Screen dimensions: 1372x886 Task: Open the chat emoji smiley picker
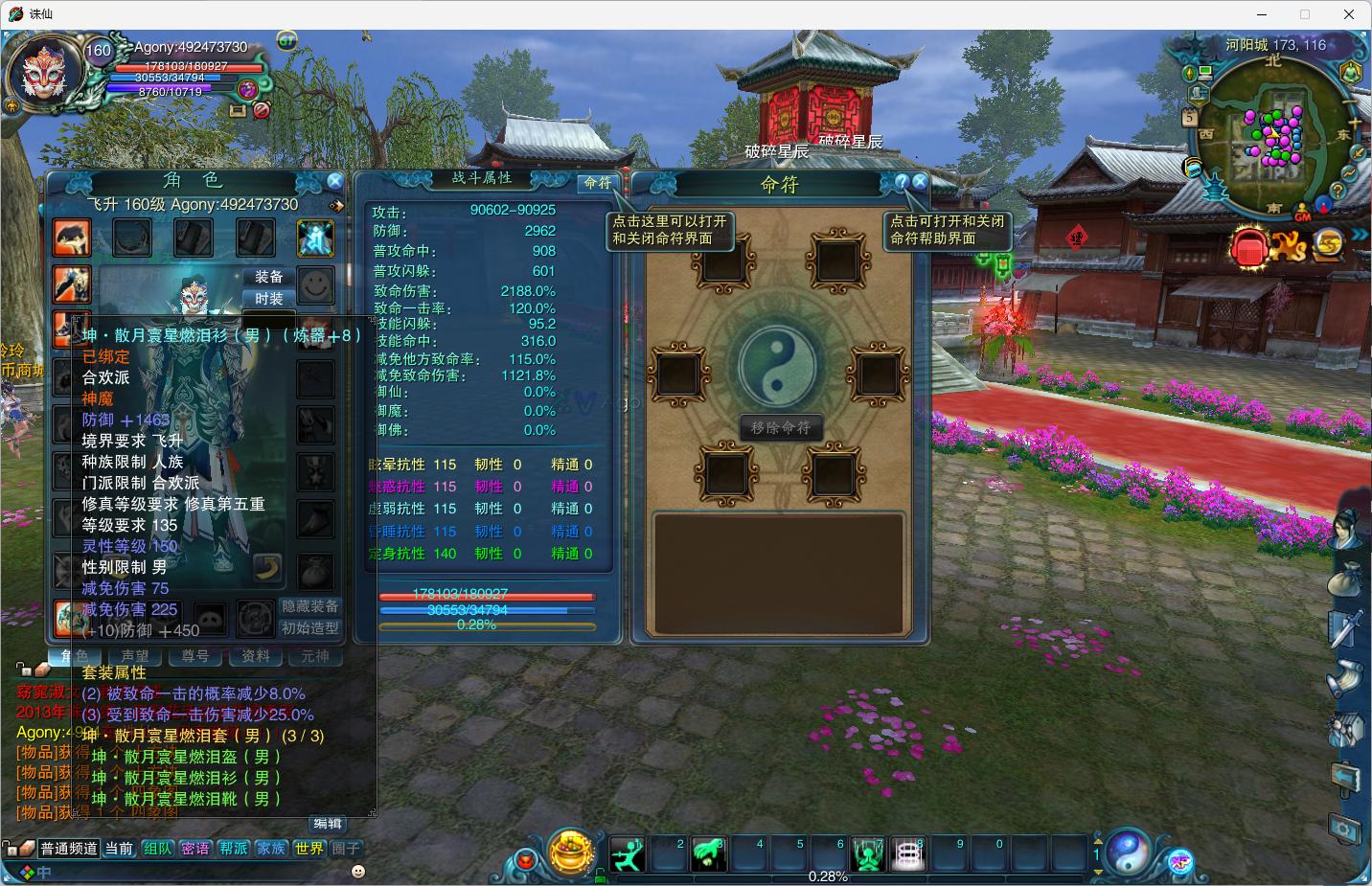pos(358,871)
